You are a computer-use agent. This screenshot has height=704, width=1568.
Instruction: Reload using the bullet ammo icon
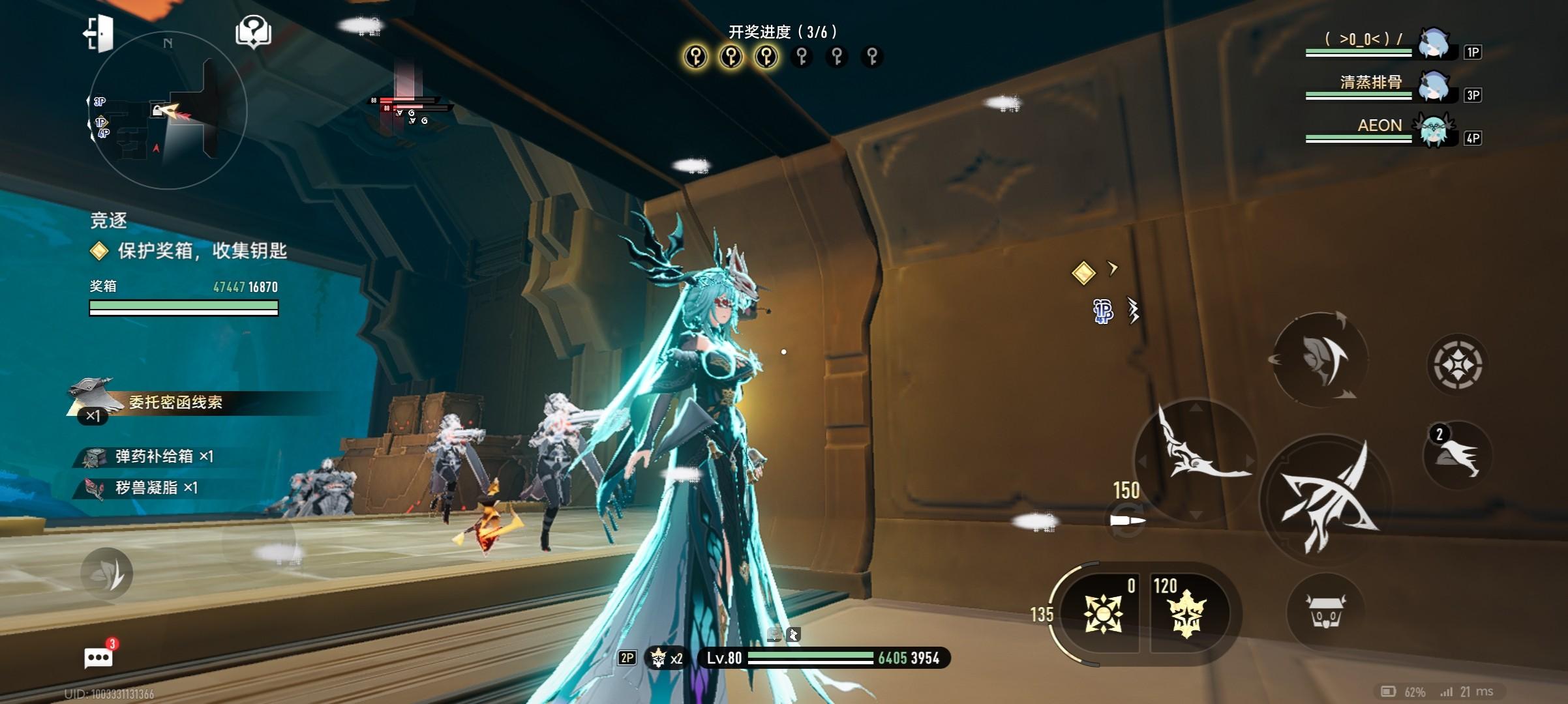[x=1127, y=521]
